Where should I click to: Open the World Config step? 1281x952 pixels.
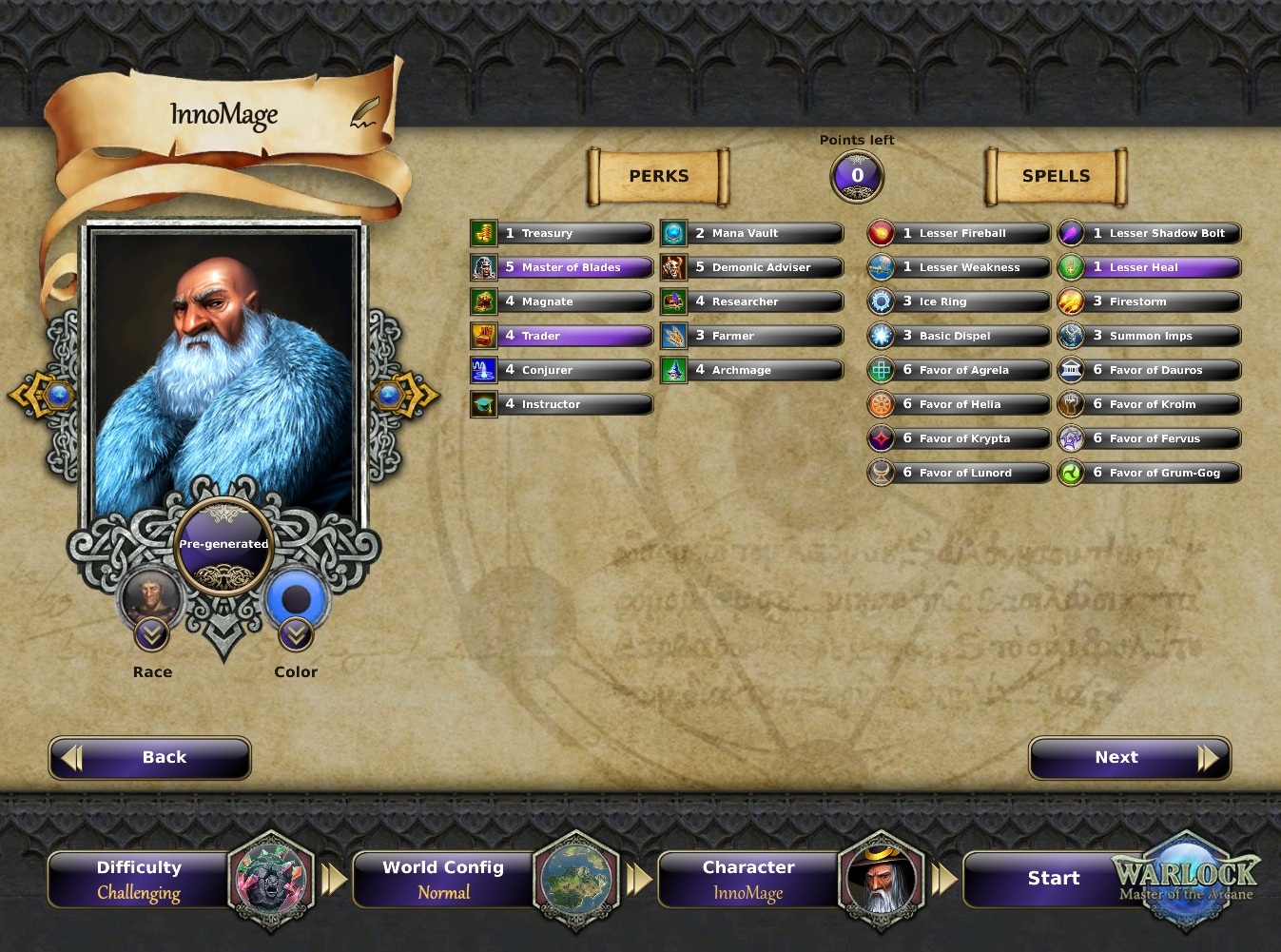point(443,879)
